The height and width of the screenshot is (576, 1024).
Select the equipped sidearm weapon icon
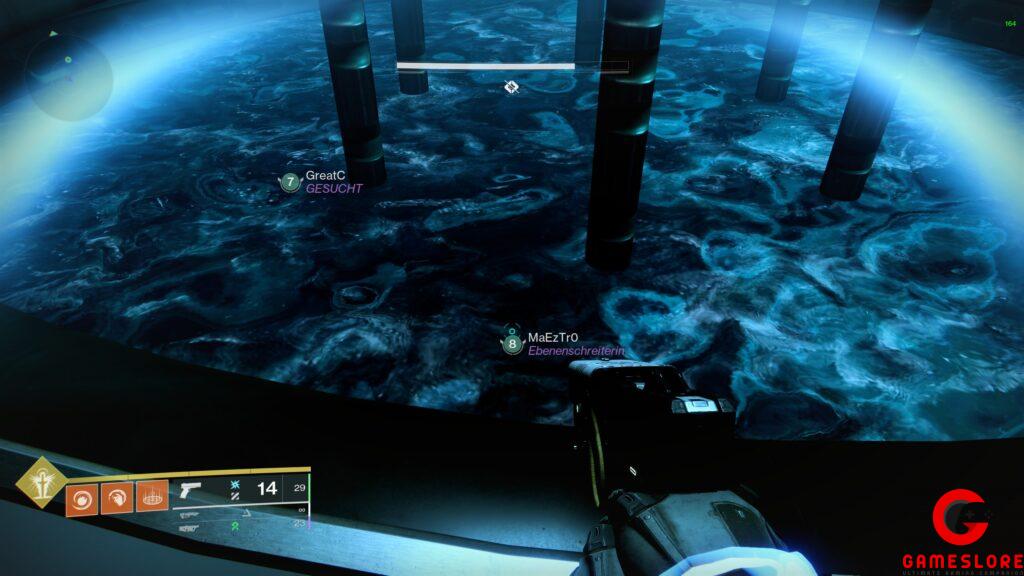tap(188, 491)
